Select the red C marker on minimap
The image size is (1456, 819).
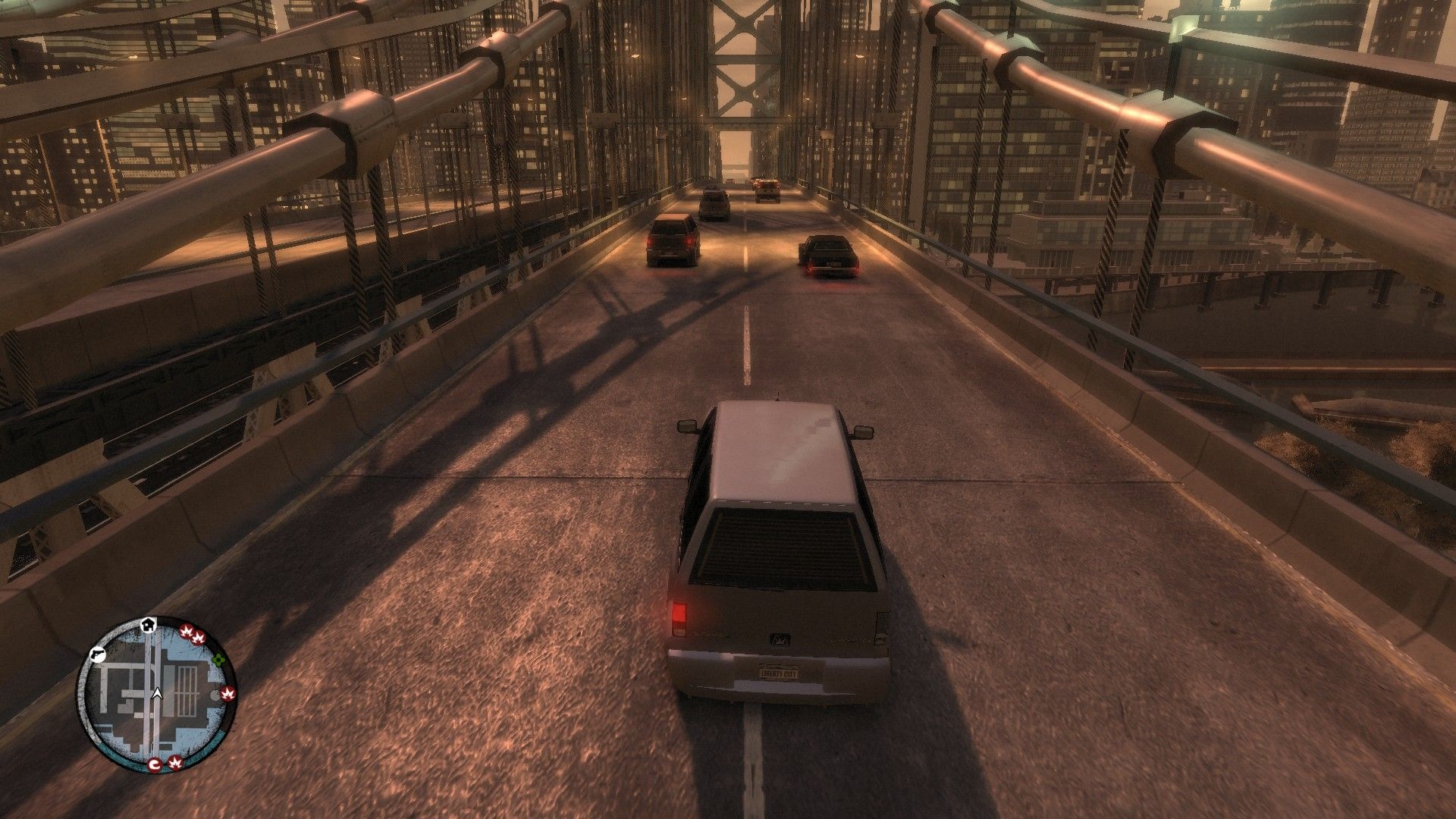pyautogui.click(x=155, y=764)
